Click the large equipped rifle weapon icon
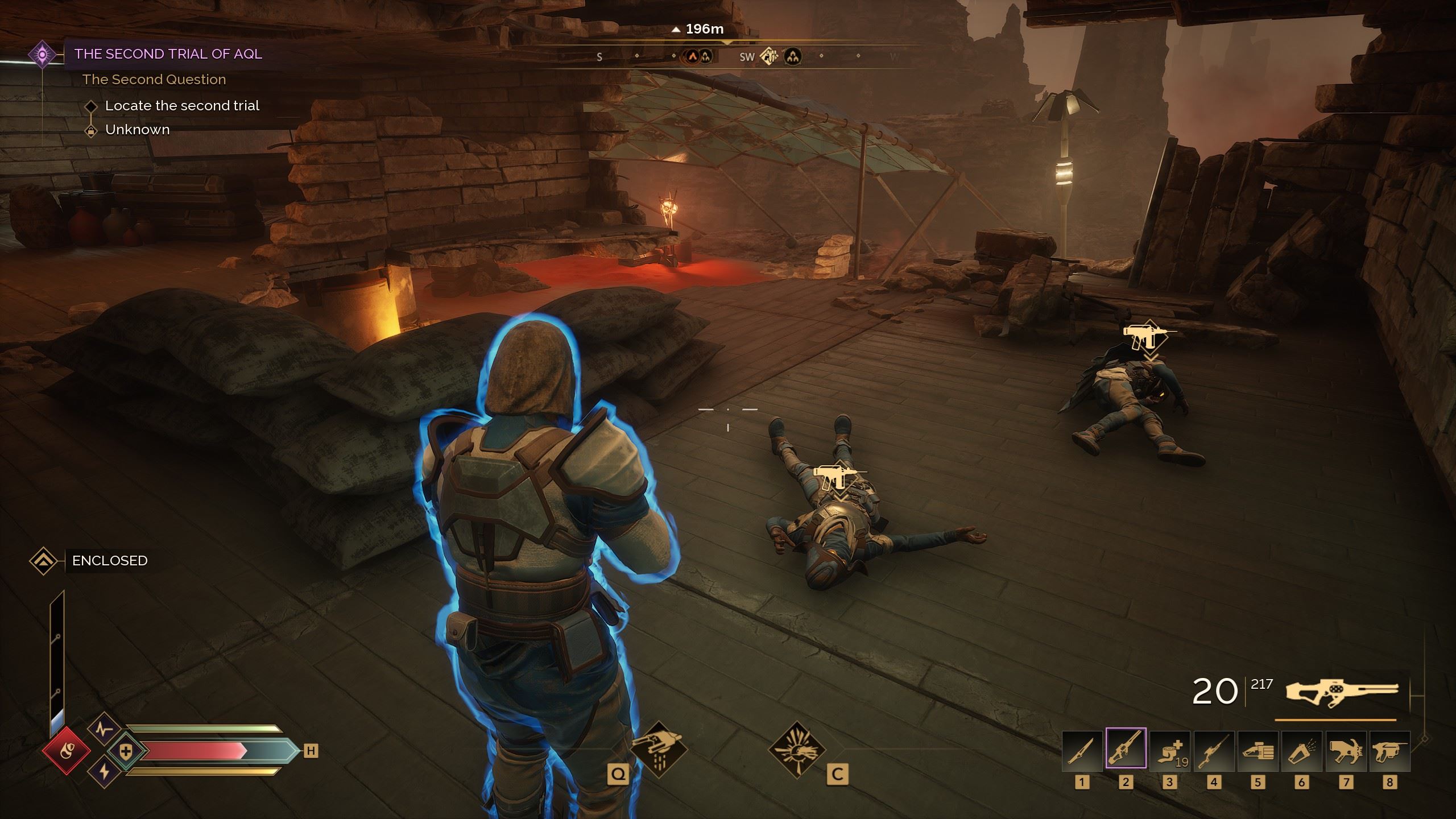 pyautogui.click(x=1342, y=693)
